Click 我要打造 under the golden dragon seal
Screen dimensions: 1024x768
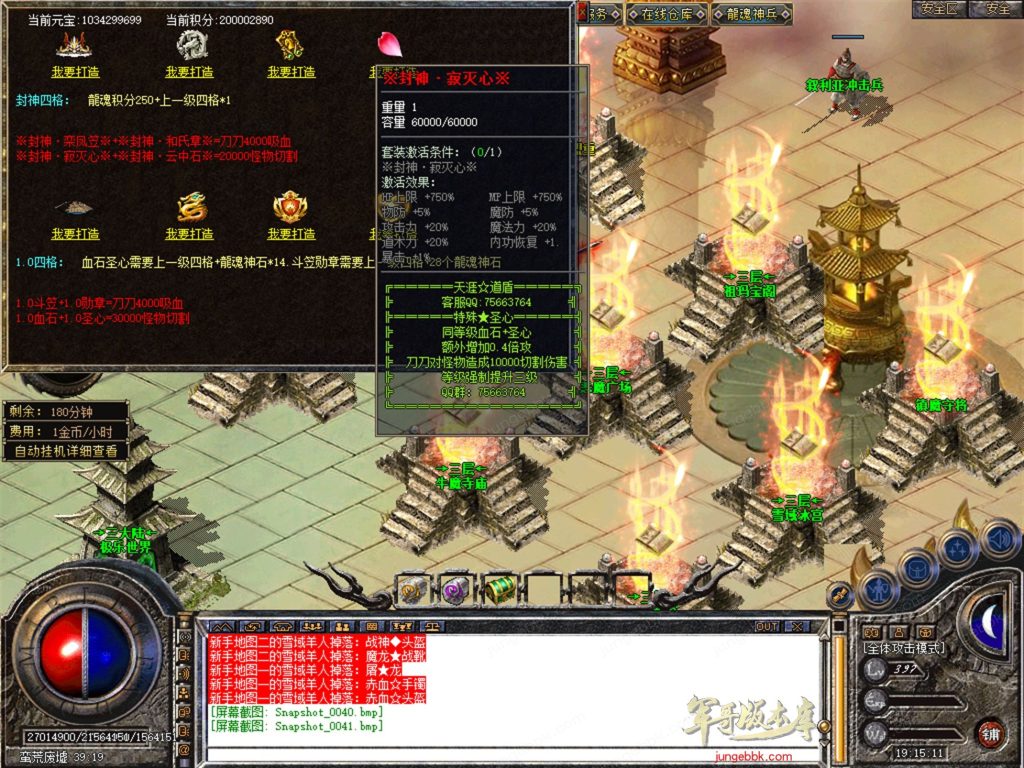(189, 234)
